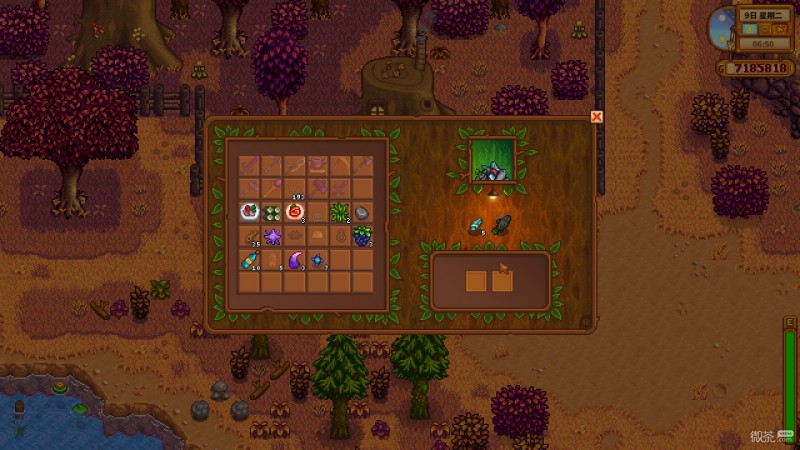Select the dark fish ingredient requirement
Viewport: 800px width, 450px height.
click(502, 225)
